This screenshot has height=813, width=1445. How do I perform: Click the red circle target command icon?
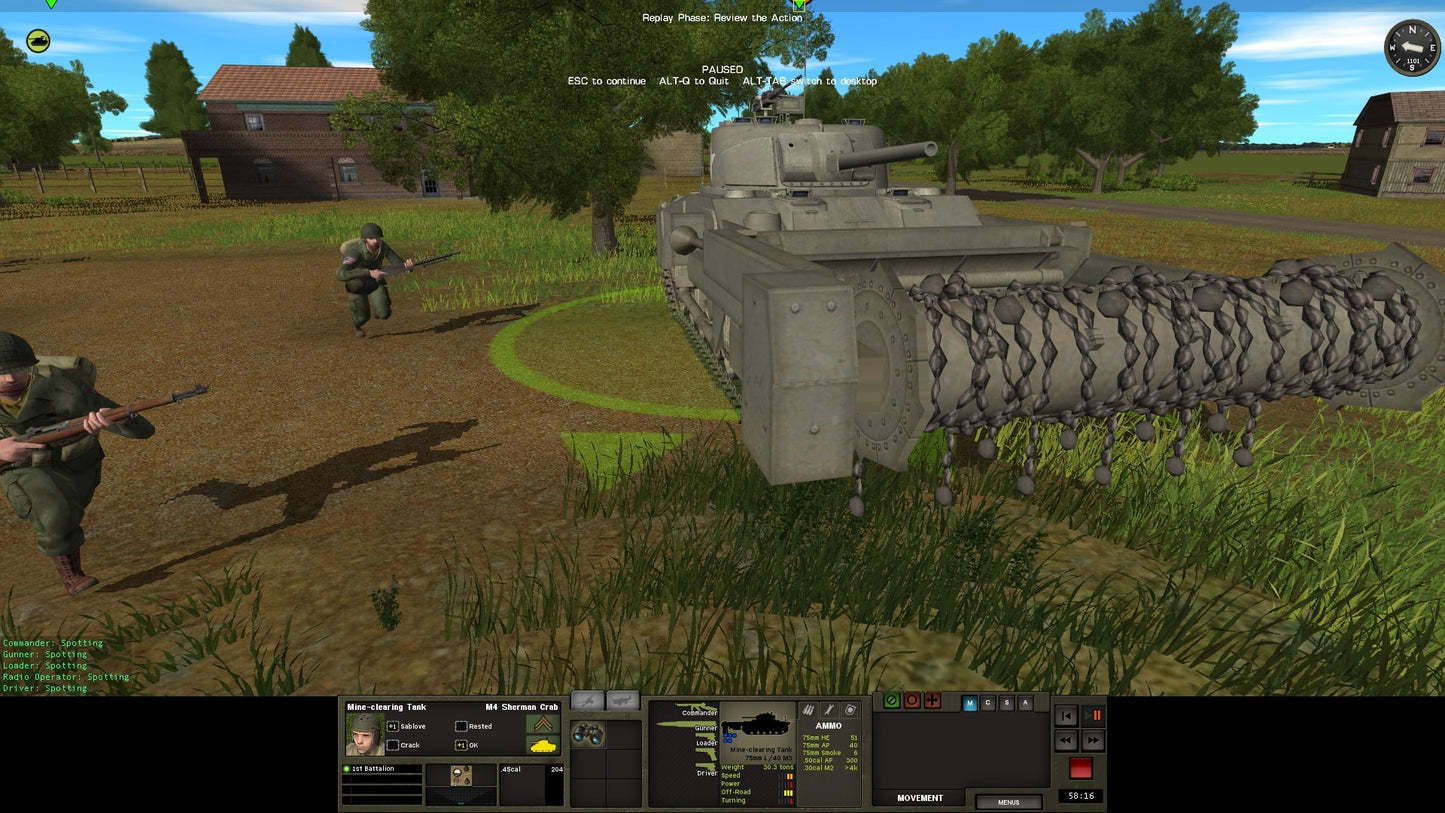click(913, 702)
